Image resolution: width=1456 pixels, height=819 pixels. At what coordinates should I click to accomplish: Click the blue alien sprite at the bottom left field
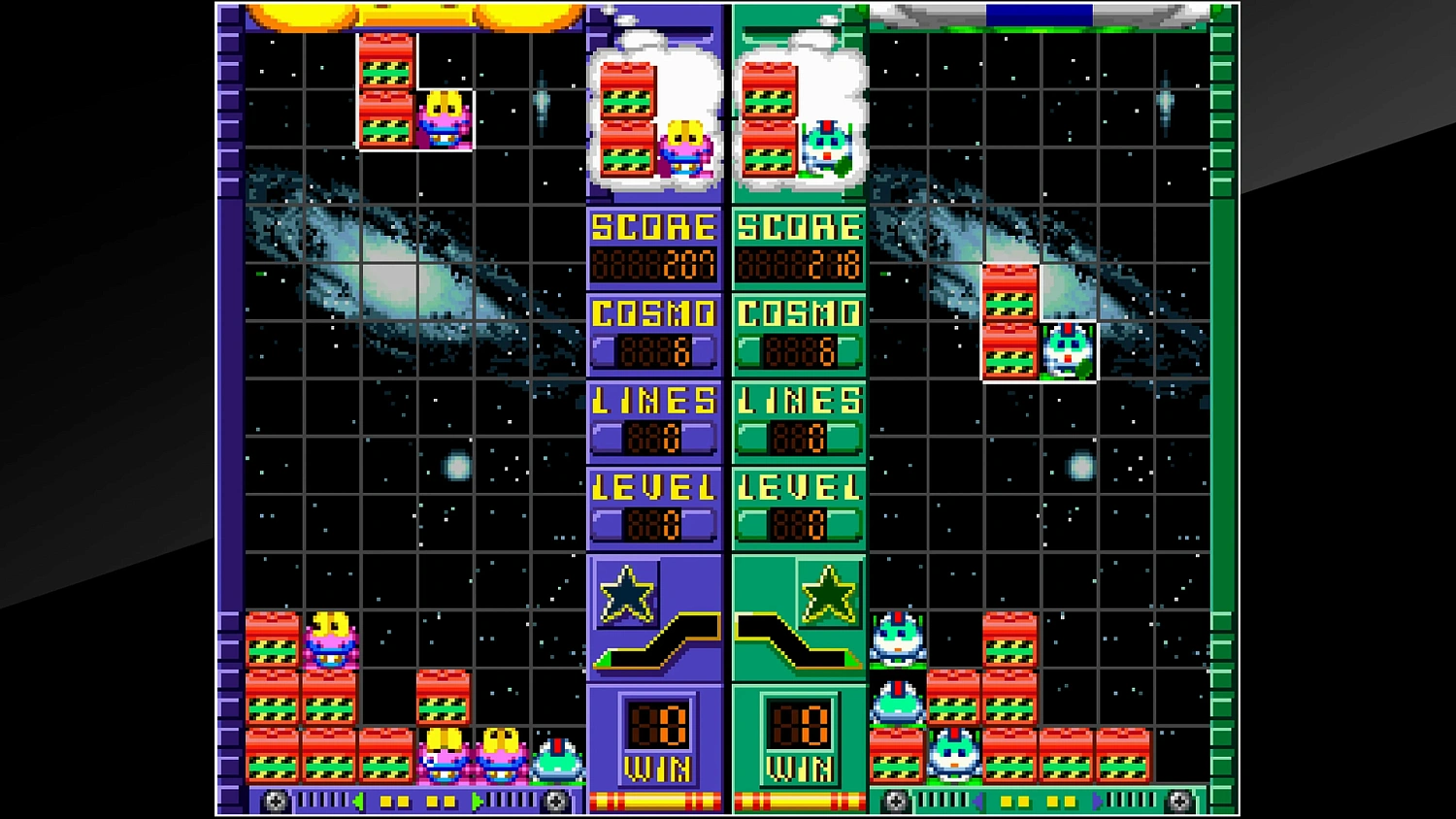pyautogui.click(x=554, y=760)
